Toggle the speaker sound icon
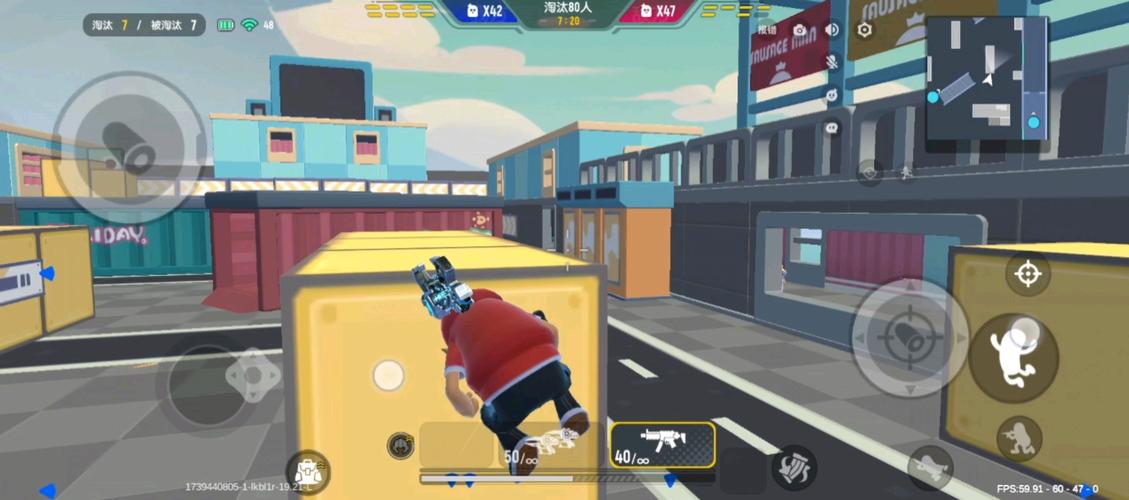This screenshot has height=500, width=1129. tap(832, 30)
